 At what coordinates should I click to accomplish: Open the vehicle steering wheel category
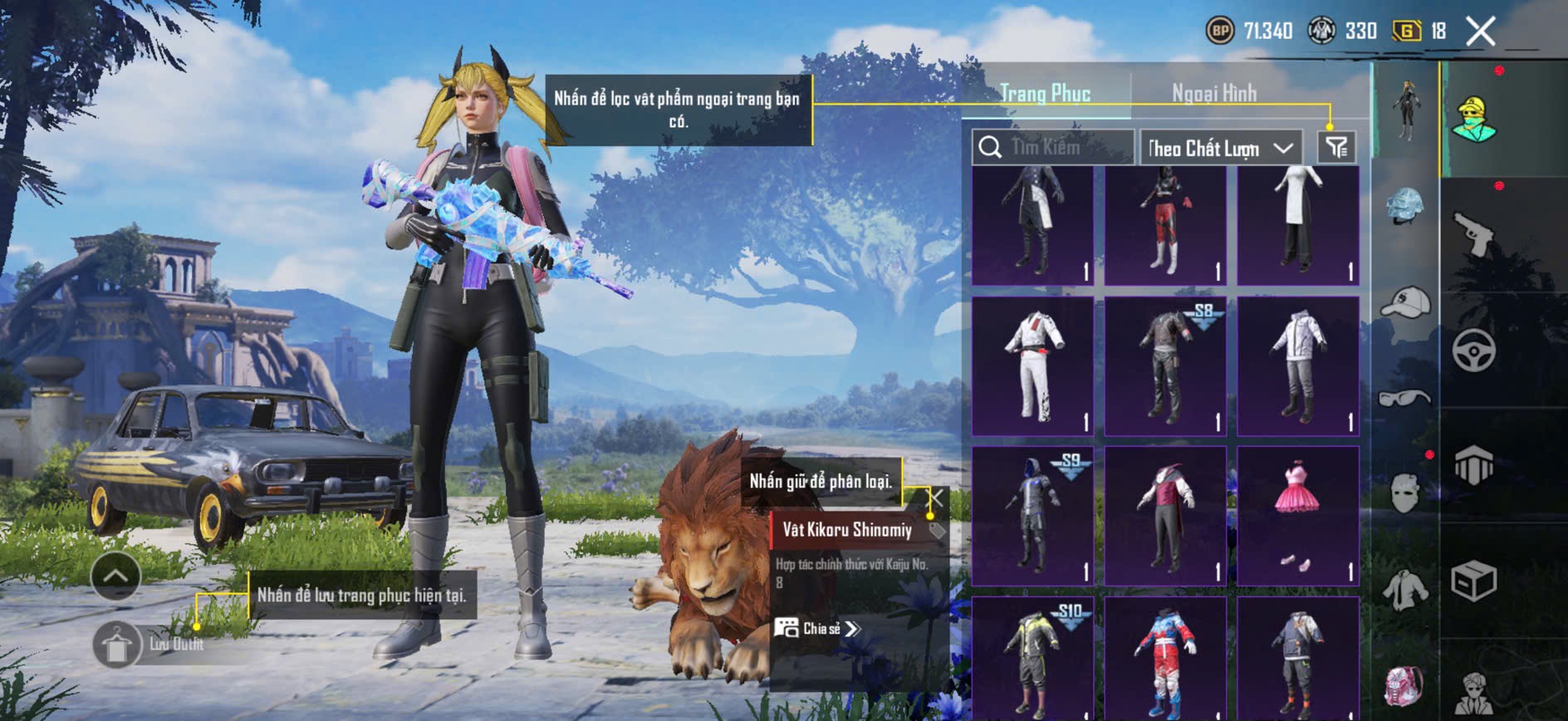click(1474, 351)
